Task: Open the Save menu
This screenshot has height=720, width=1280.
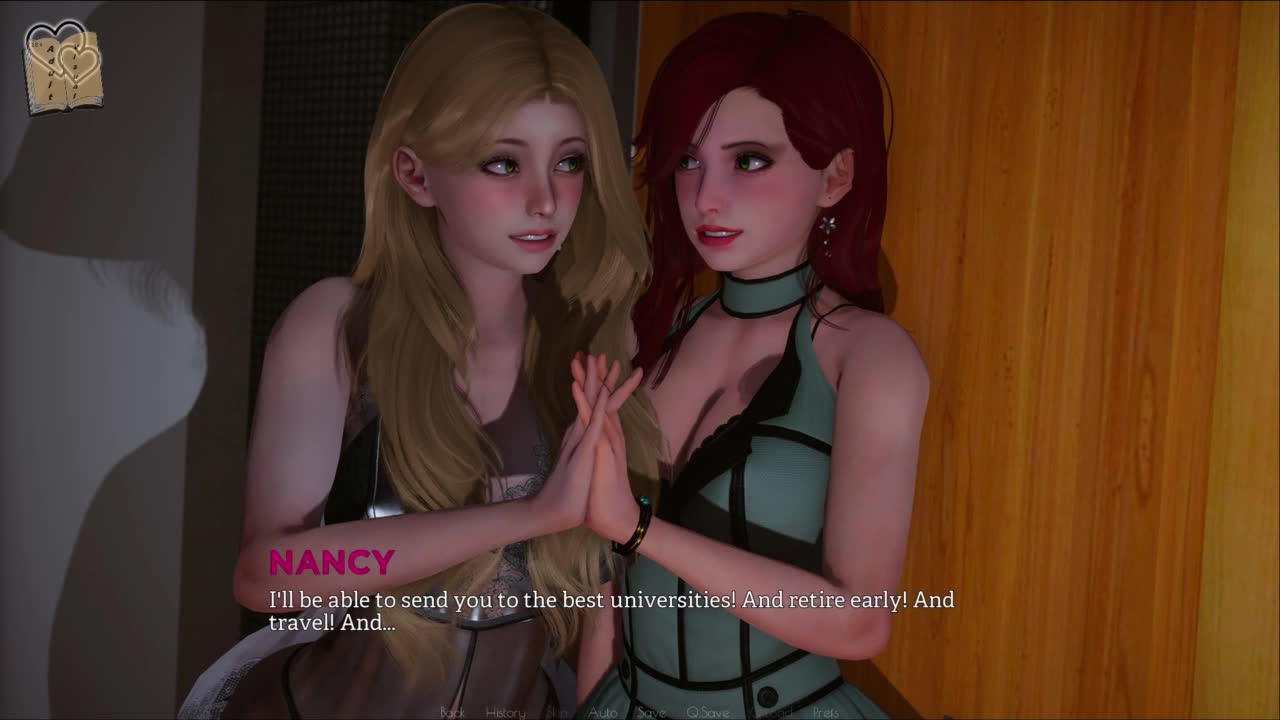Action: pyautogui.click(x=651, y=712)
